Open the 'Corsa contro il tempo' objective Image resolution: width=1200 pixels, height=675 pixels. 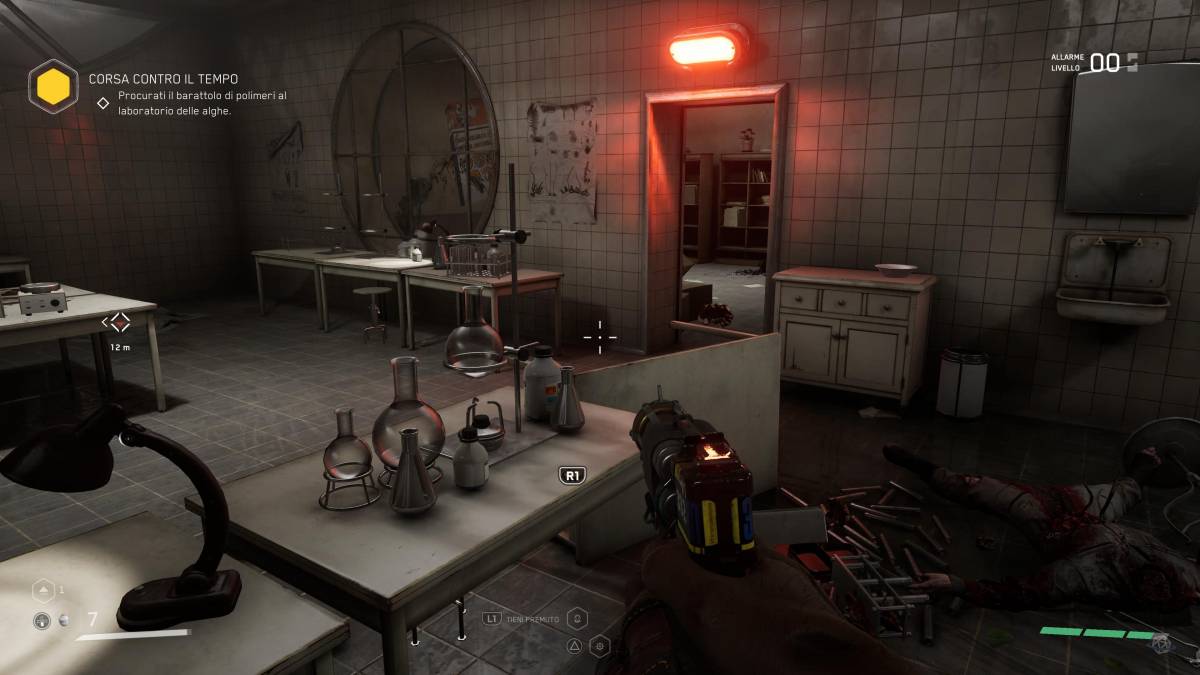point(163,78)
